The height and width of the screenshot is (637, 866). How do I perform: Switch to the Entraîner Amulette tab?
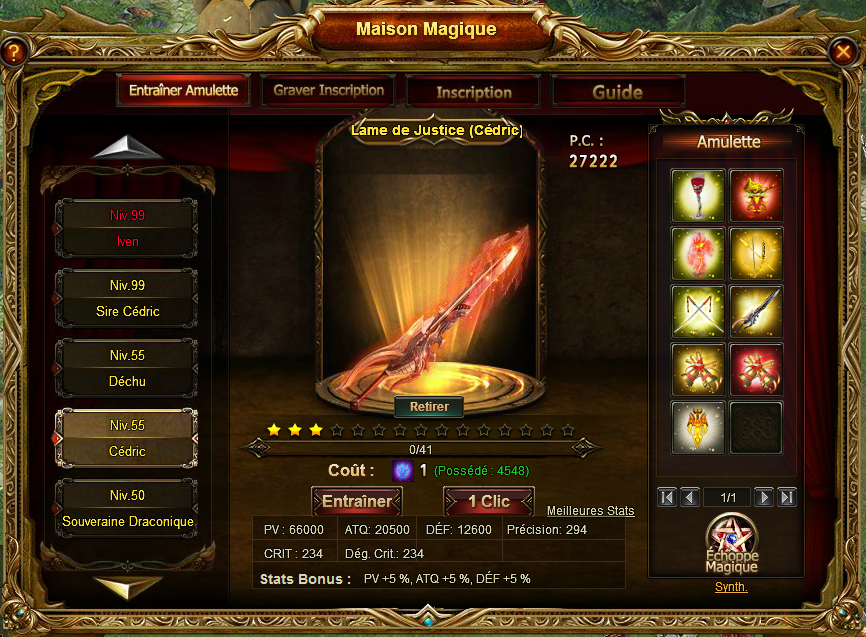(x=183, y=91)
